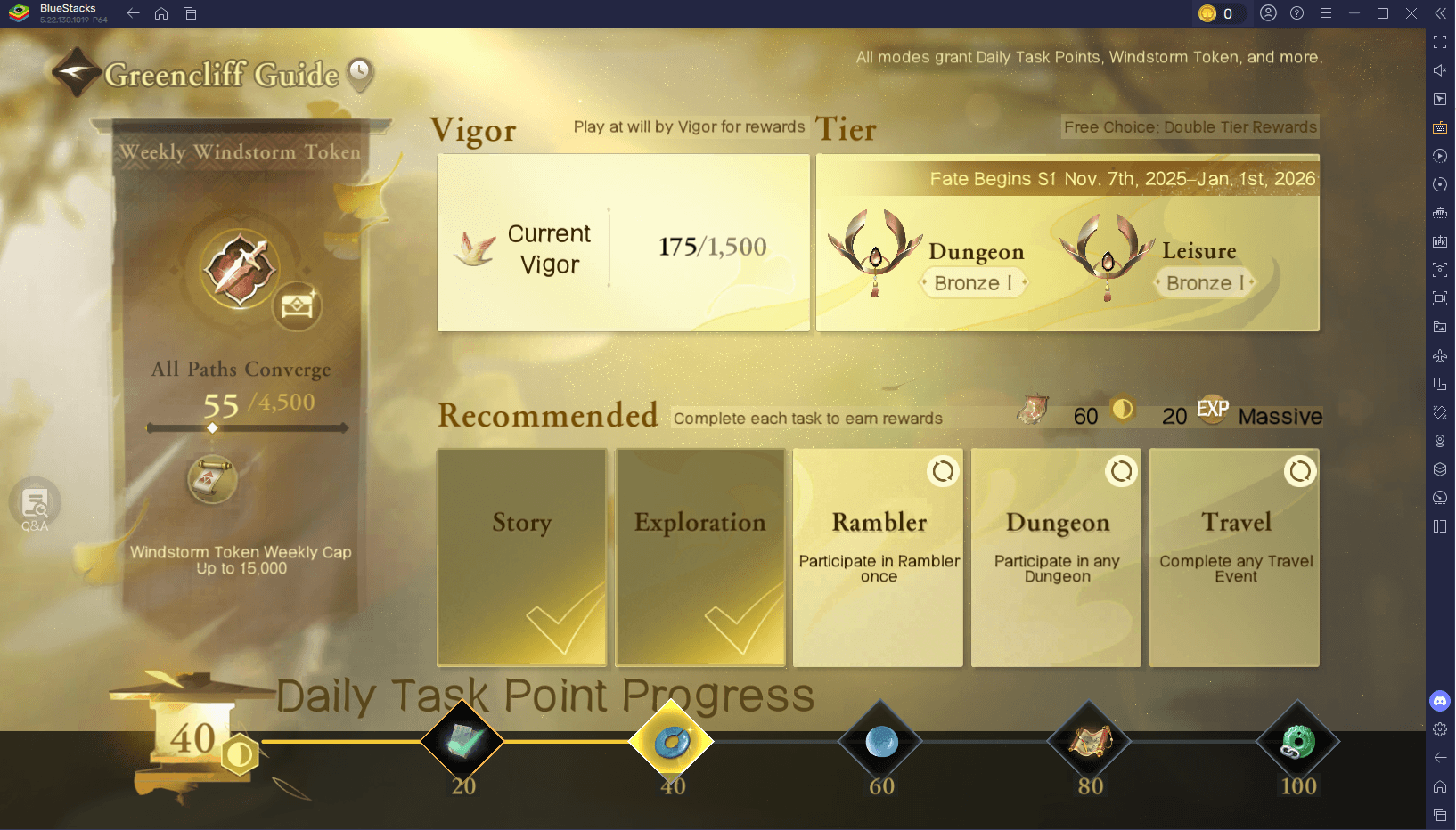This screenshot has width=1456, height=830.
Task: Open the Windstorm Token reward chest icon
Action: point(298,307)
